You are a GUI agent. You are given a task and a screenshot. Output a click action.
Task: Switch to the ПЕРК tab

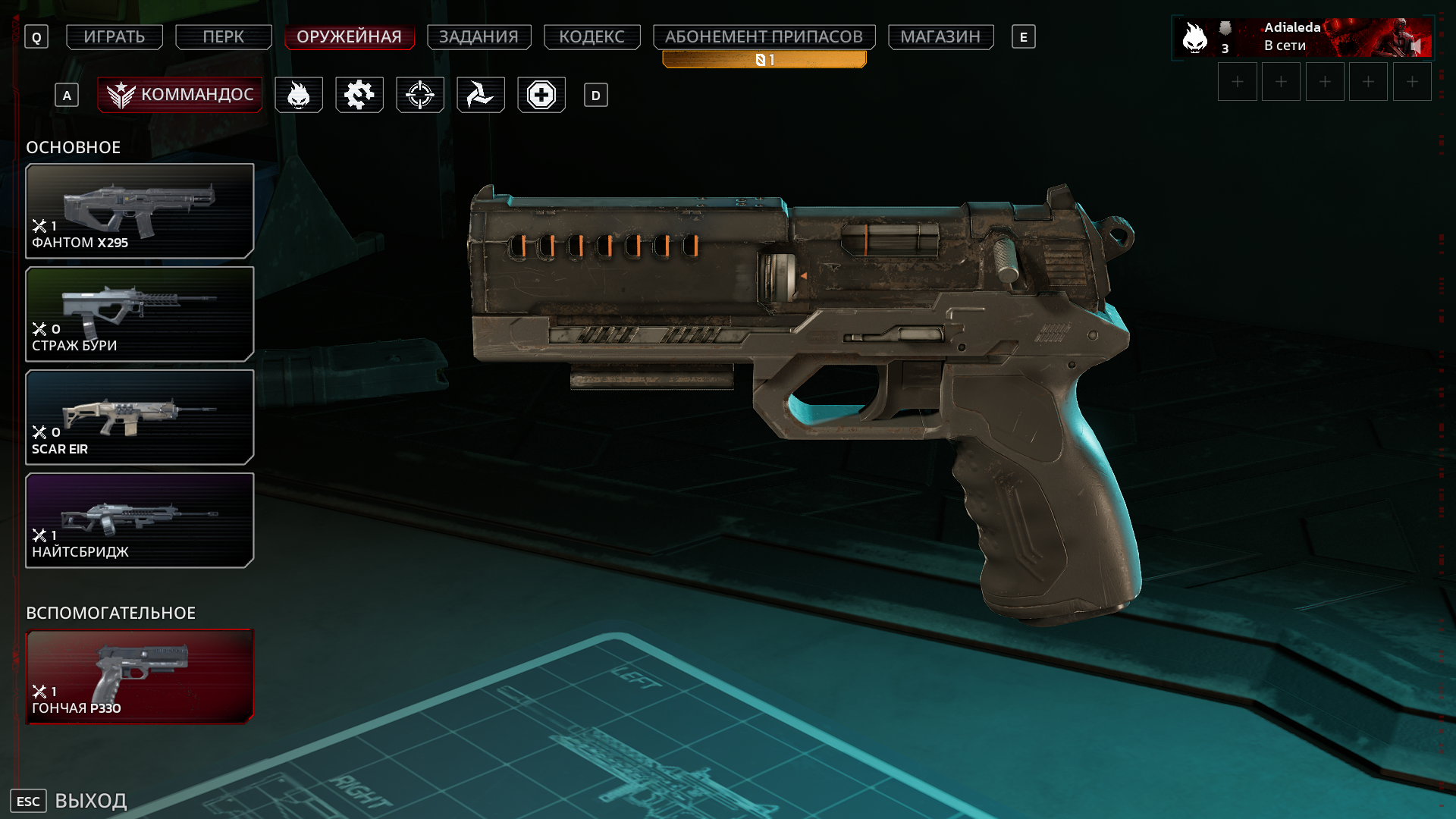[x=223, y=36]
